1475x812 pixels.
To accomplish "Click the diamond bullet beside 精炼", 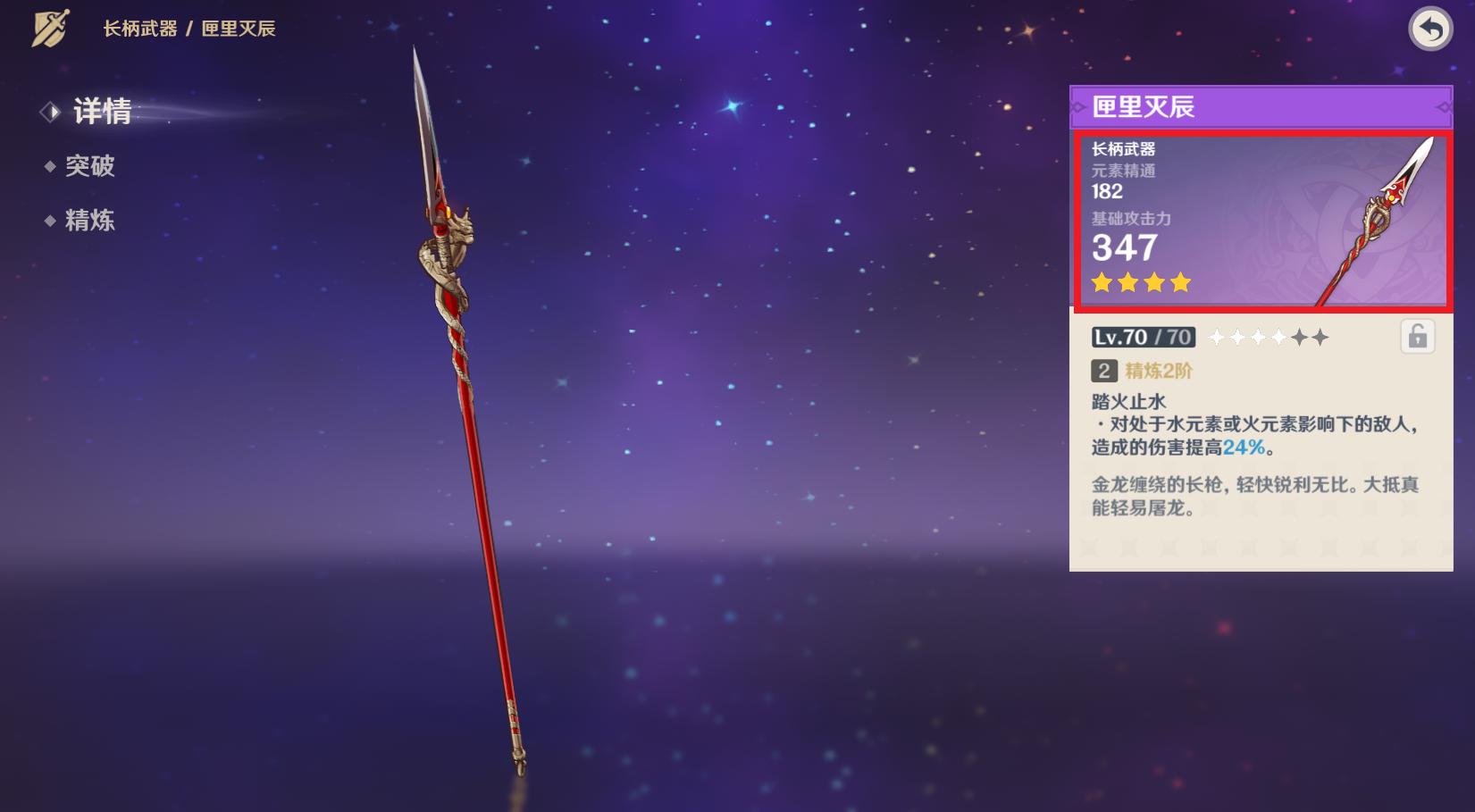I will pyautogui.click(x=52, y=221).
